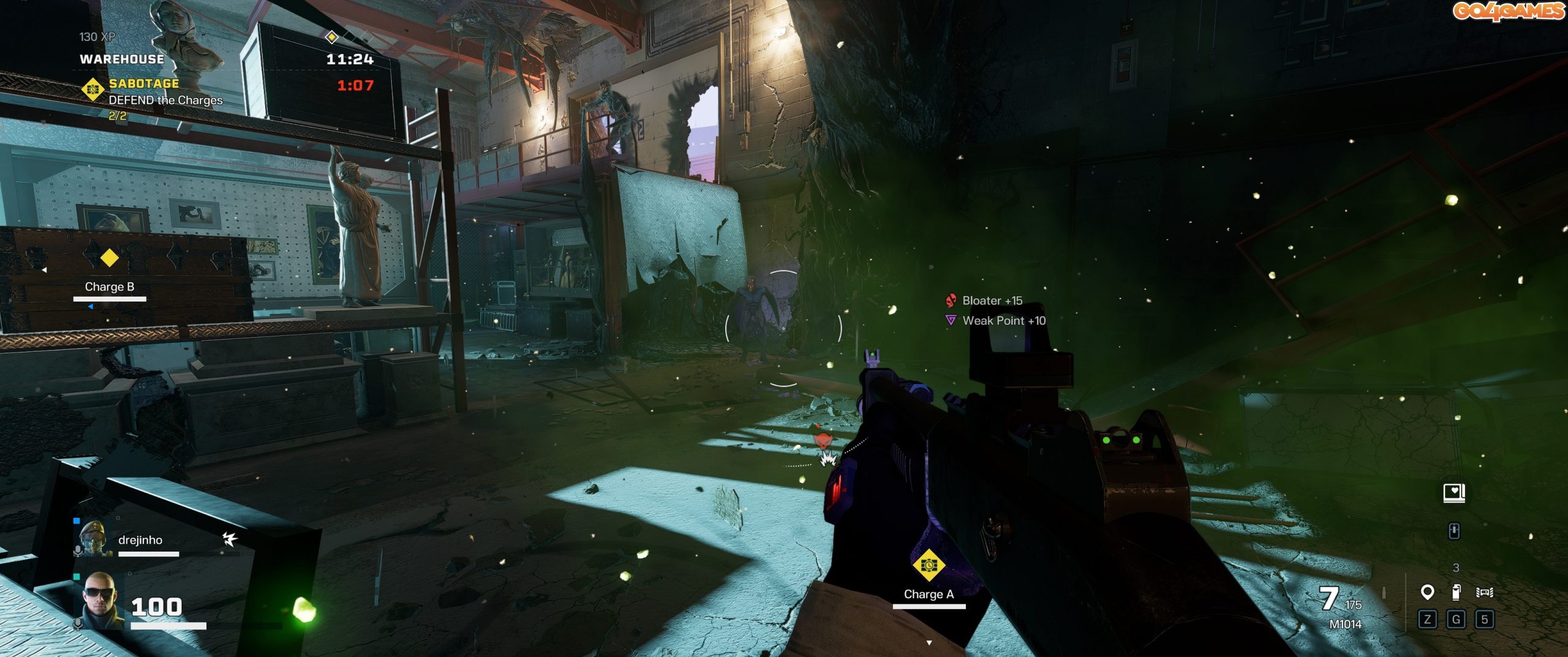Click drejinho's microphone voice icon
Viewport: 1568px width, 657px height.
(x=77, y=551)
